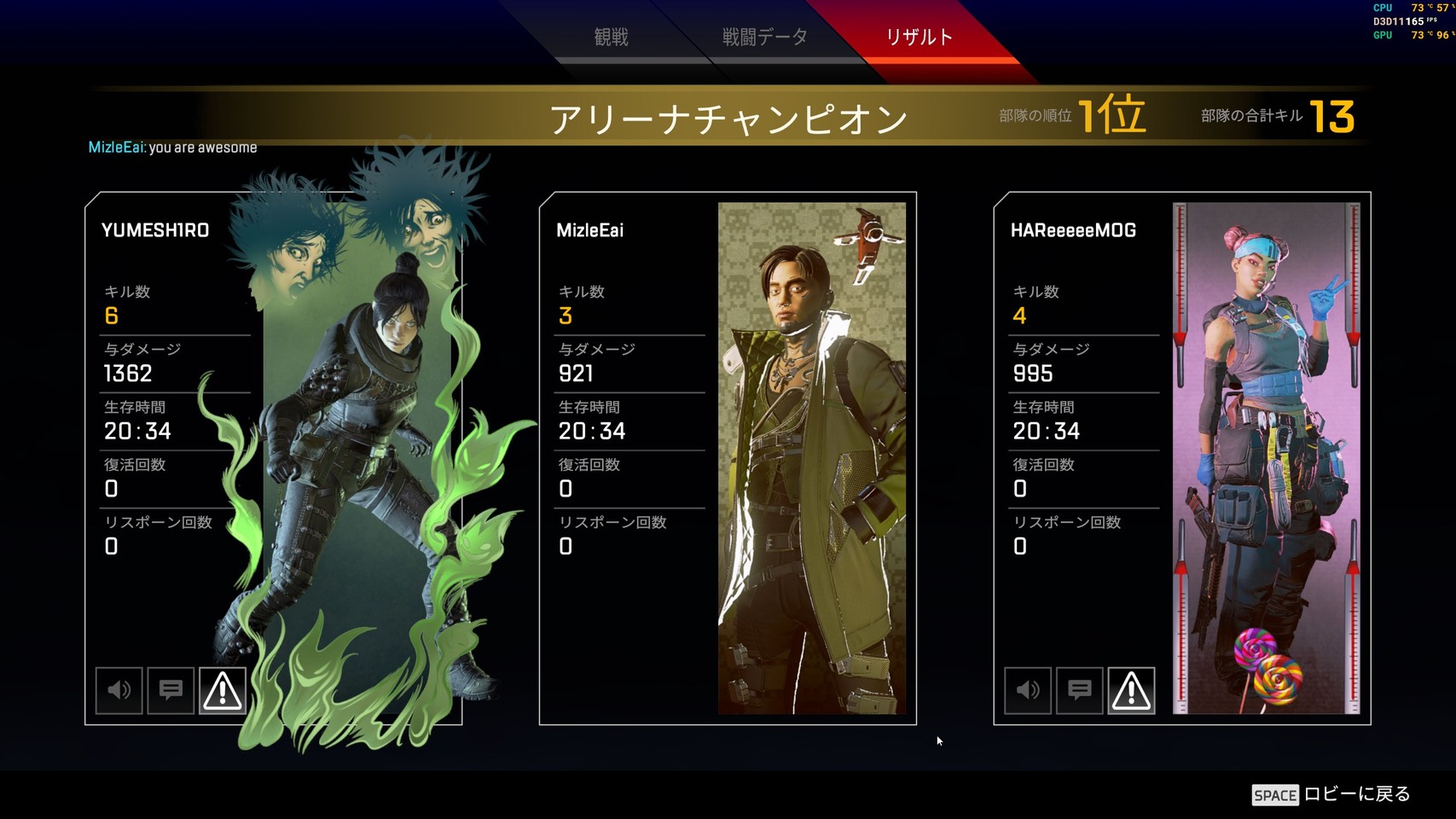Mute text chat for YUMESH1RO
Screen dimensions: 1456x819
click(171, 690)
